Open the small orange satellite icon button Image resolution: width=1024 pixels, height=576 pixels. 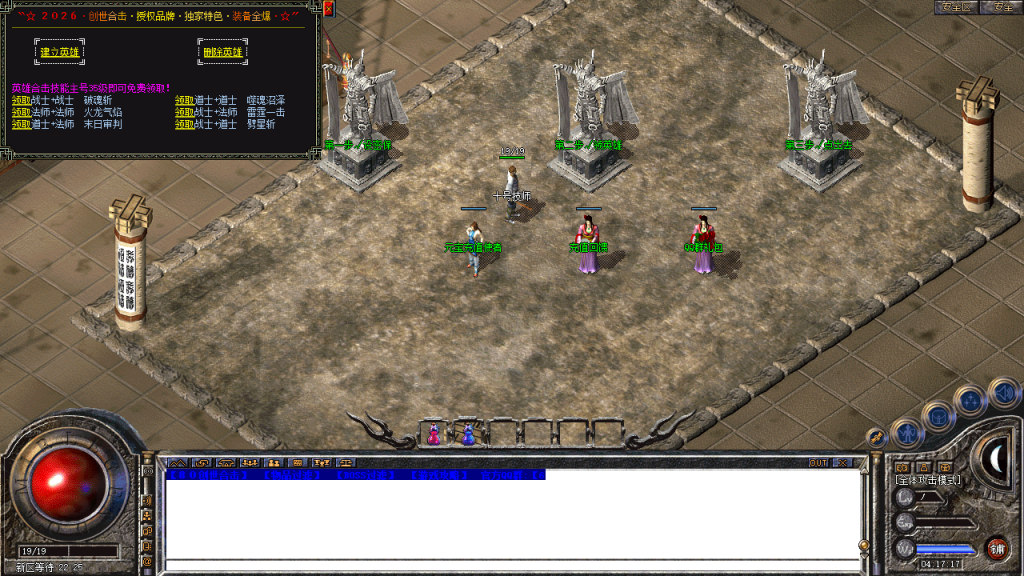tap(876, 437)
